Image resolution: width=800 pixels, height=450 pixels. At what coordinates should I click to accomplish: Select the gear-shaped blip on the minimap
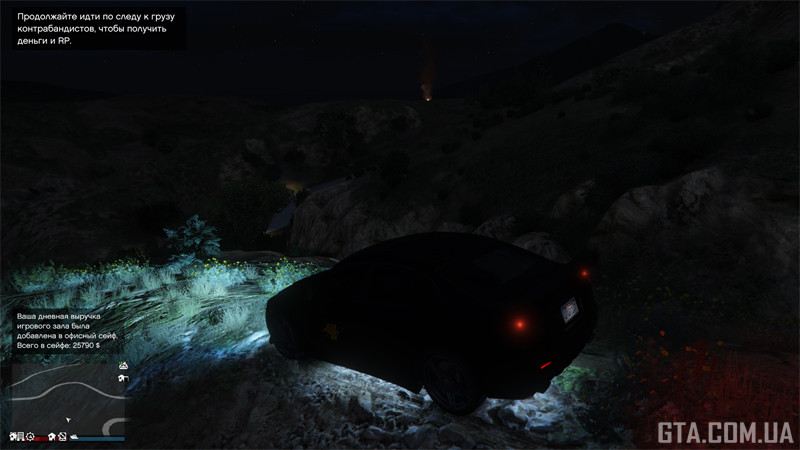click(31, 437)
